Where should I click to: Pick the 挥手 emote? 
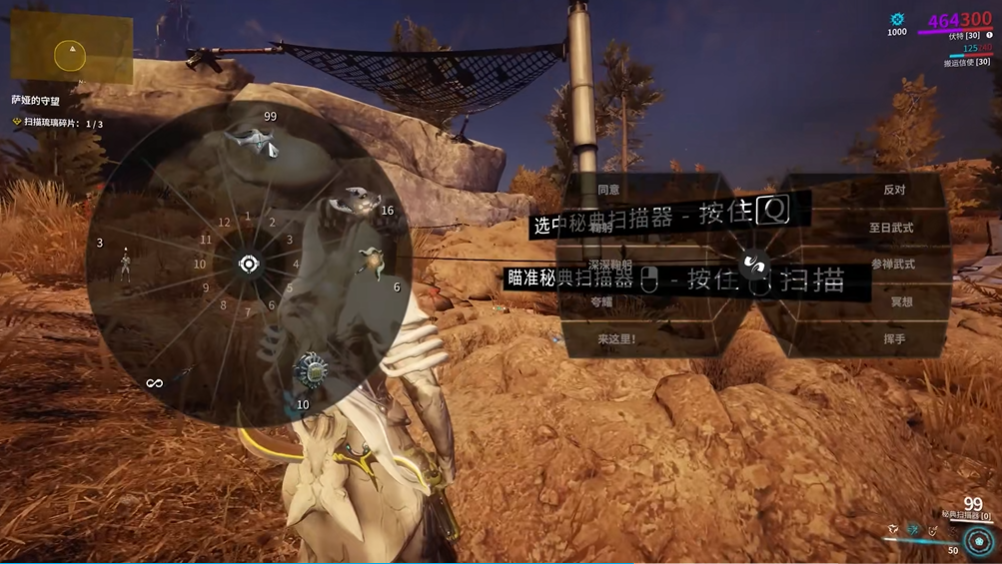[x=894, y=339]
